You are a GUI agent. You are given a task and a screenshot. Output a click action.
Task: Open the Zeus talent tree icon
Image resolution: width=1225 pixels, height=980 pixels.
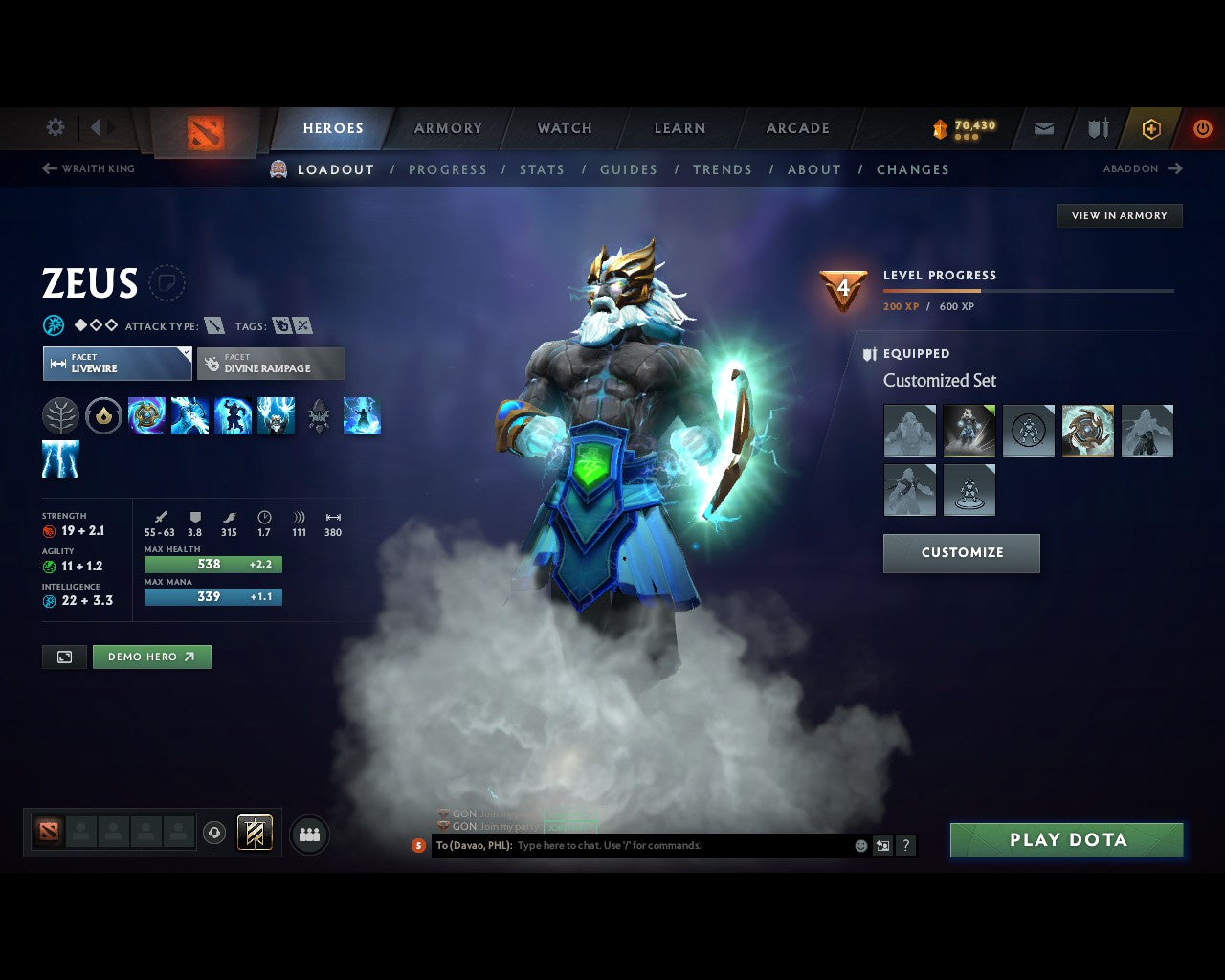click(x=61, y=415)
